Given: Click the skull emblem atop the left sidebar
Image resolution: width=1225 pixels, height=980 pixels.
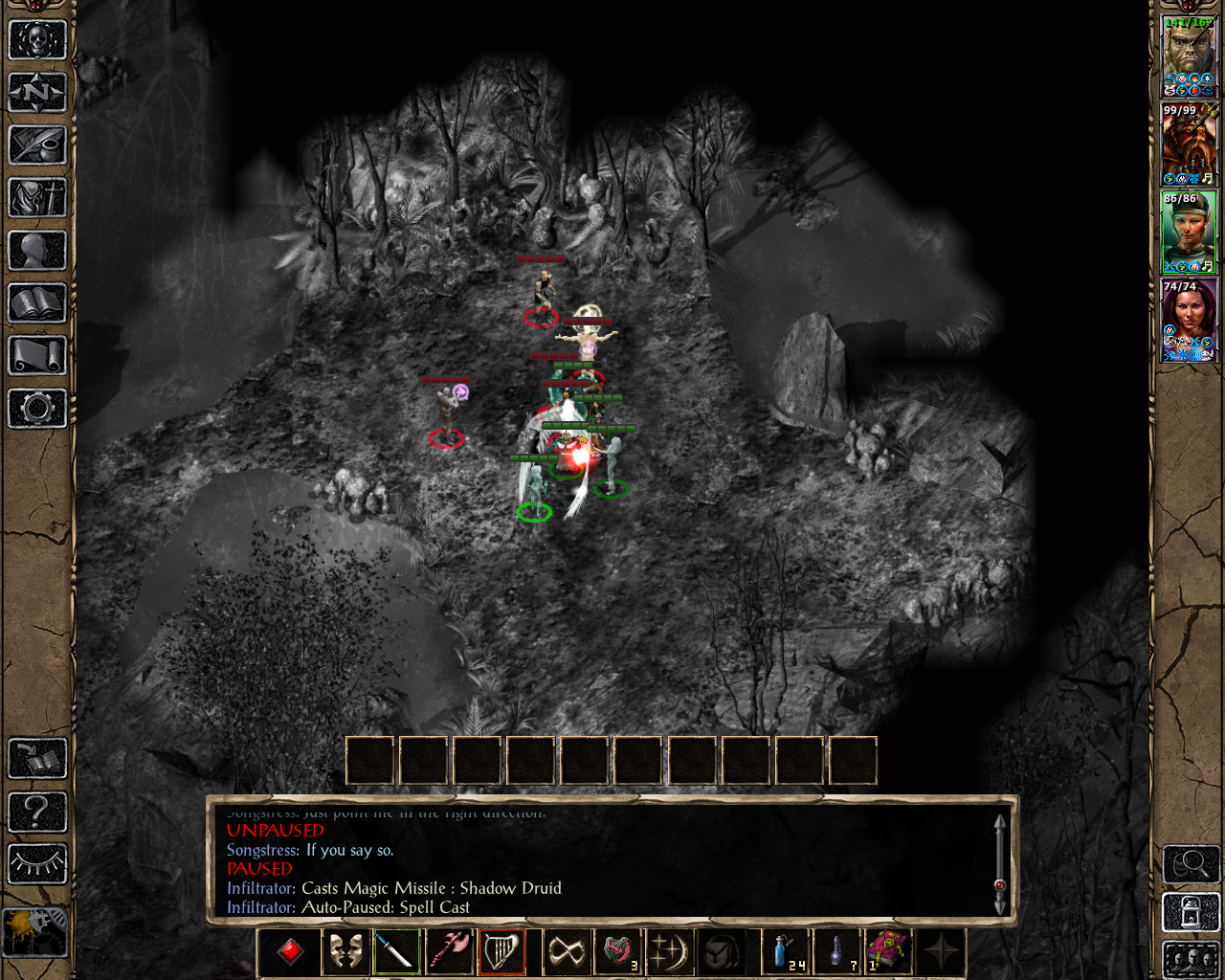Looking at the screenshot, I should point(36,36).
